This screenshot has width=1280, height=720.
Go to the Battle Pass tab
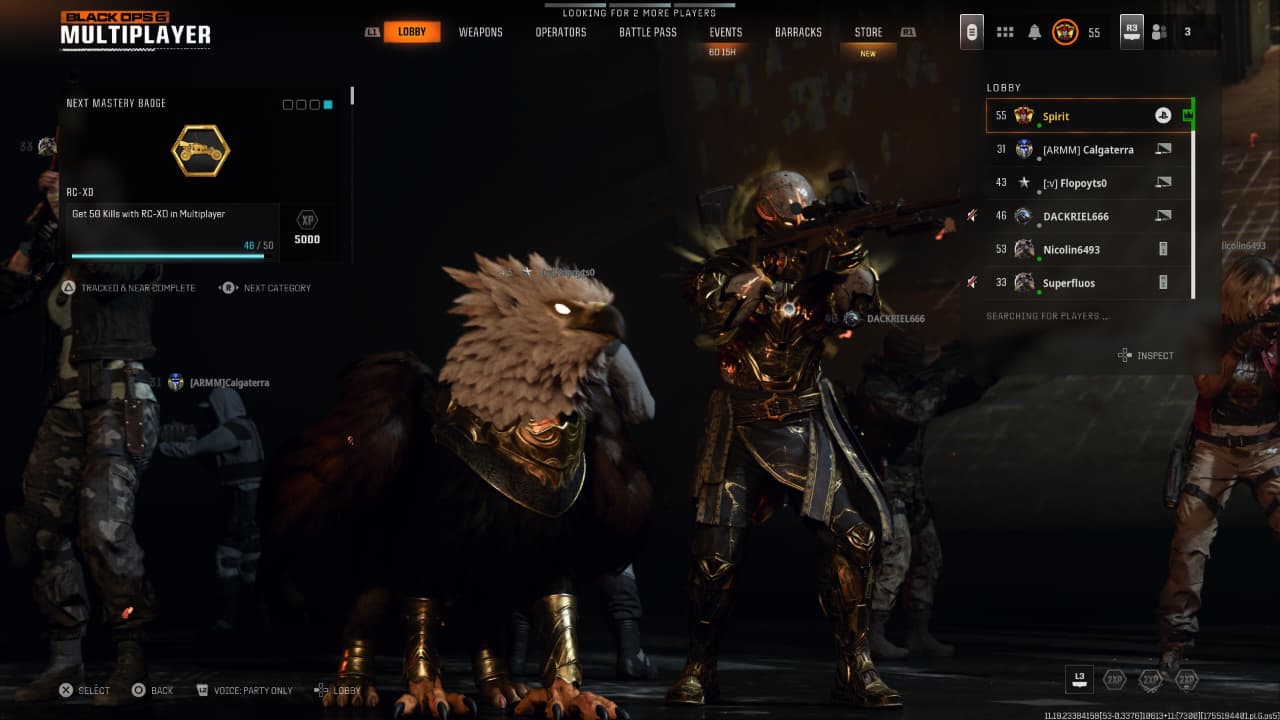(x=647, y=32)
